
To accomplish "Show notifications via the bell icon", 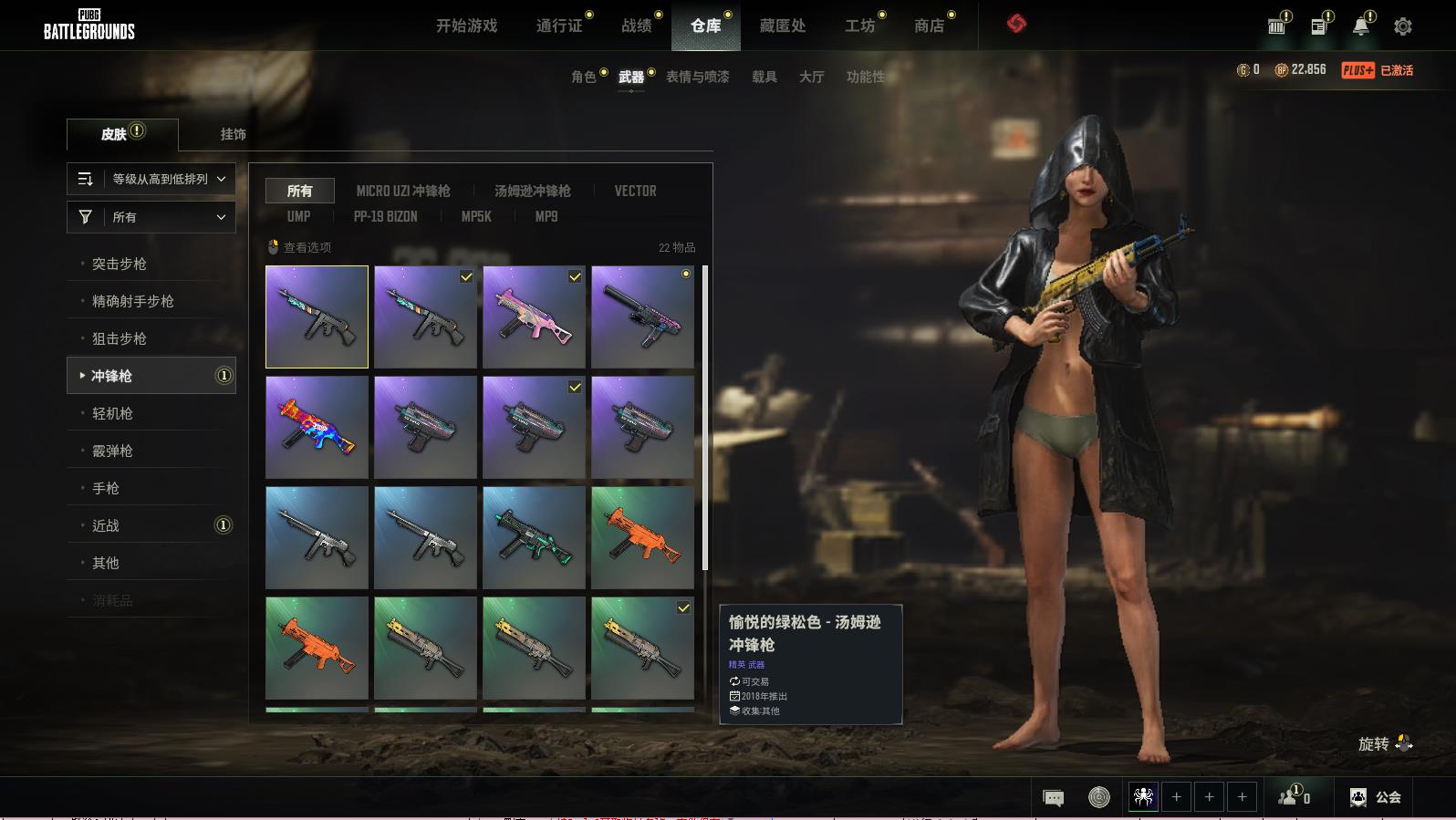I will point(1360,26).
